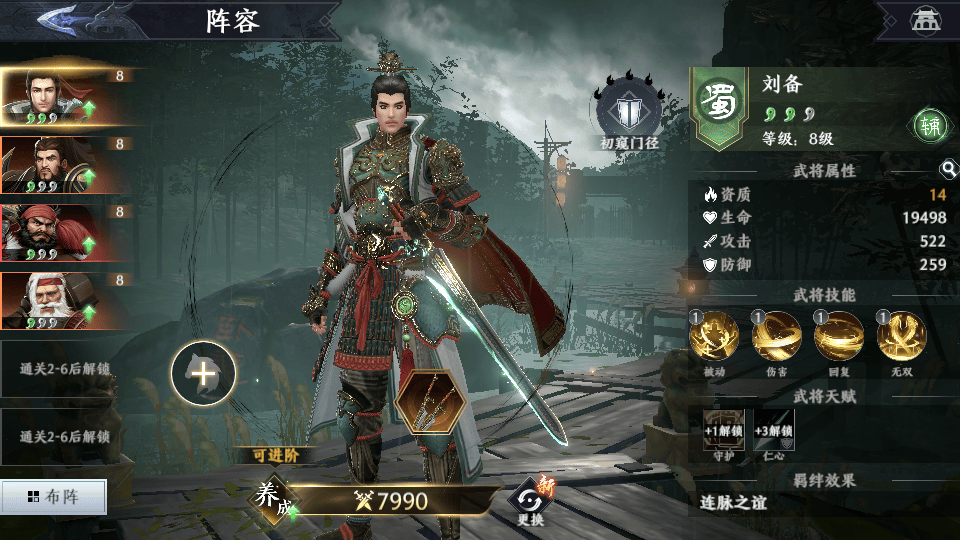
Task: View the 回复 recovery skill
Action: (x=839, y=337)
